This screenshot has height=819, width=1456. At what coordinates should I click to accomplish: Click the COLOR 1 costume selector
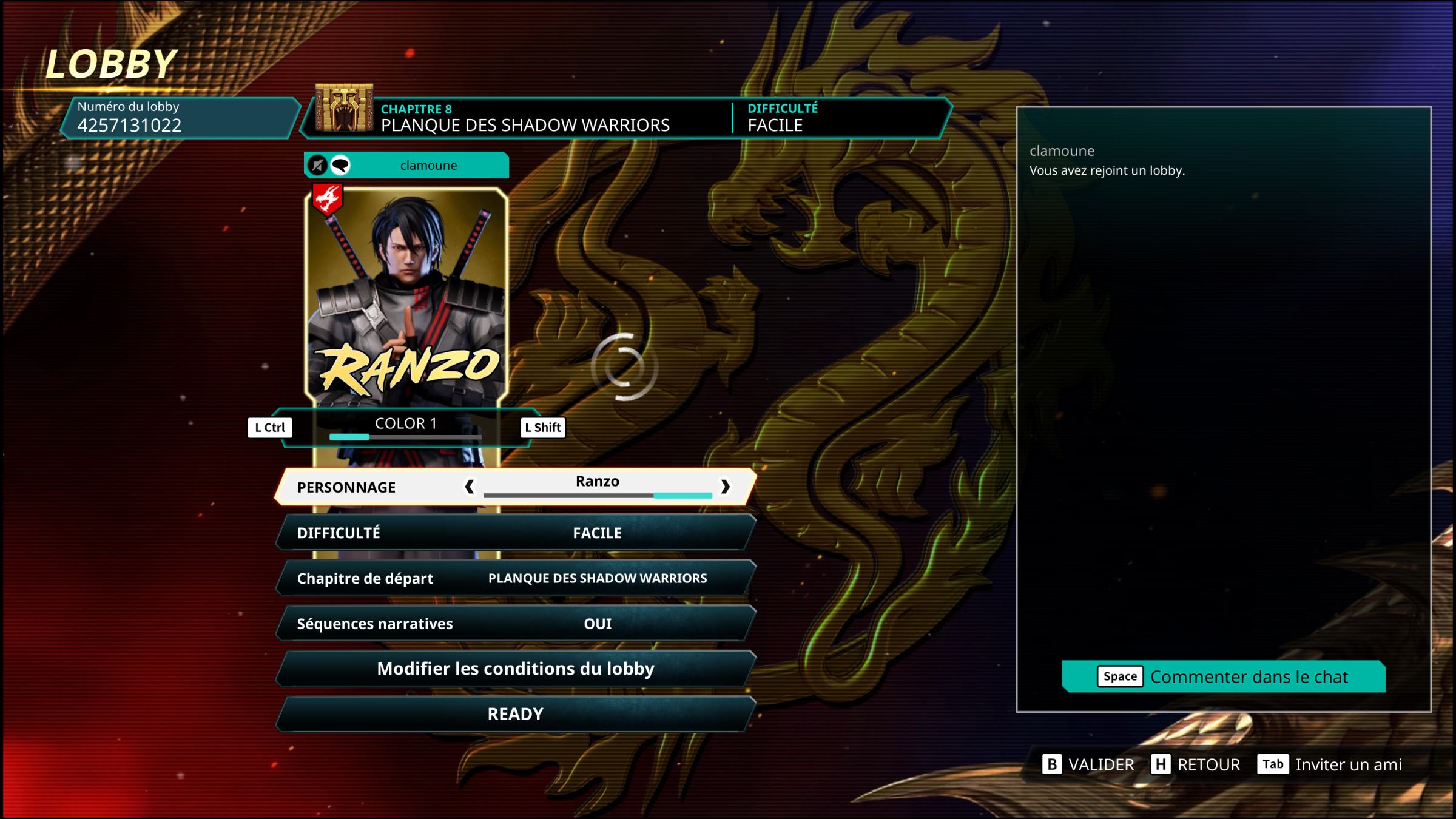coord(406,426)
